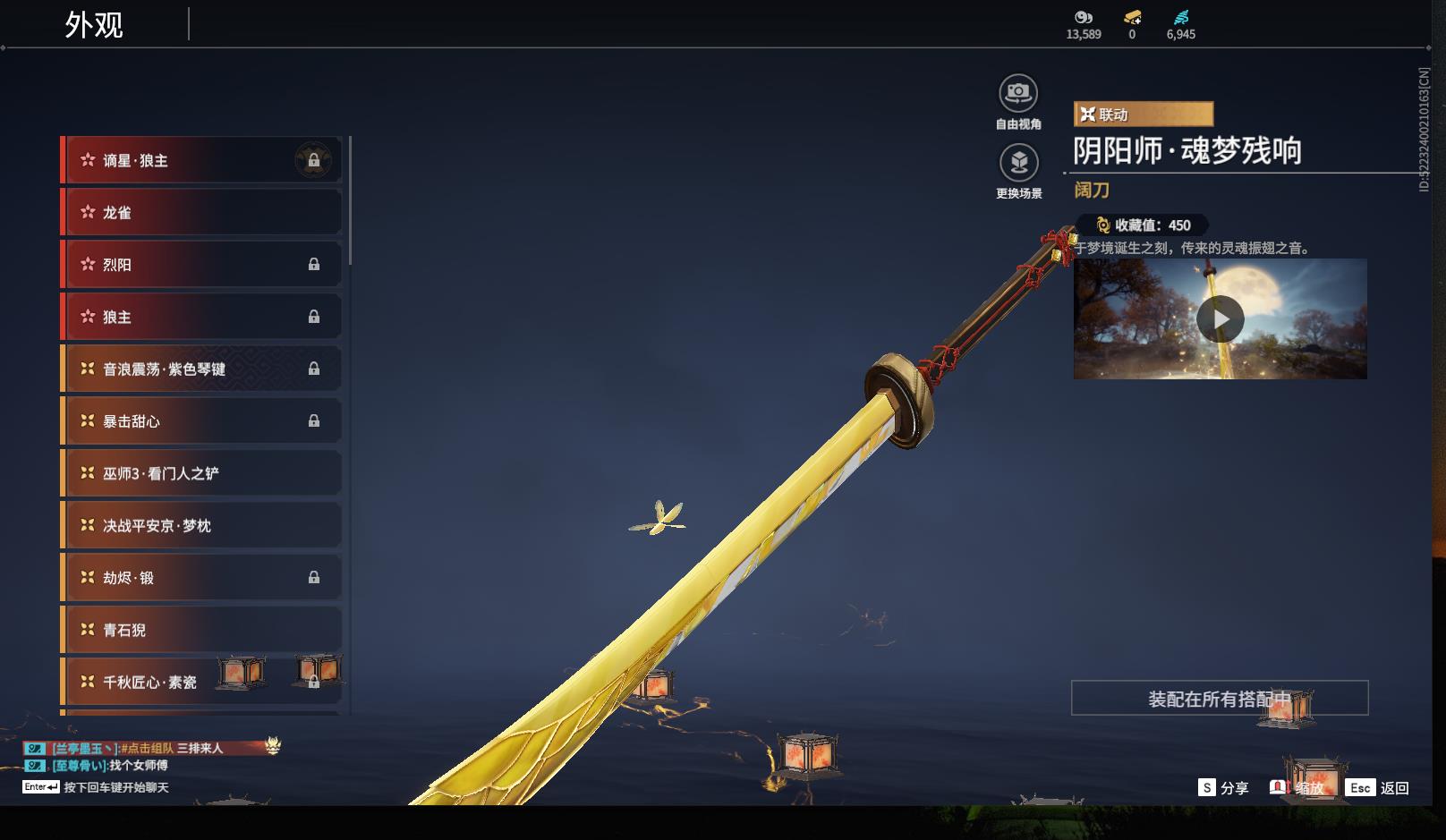This screenshot has height=840, width=1446.
Task: Open the 自由视角 free camera view
Action: click(x=1018, y=94)
